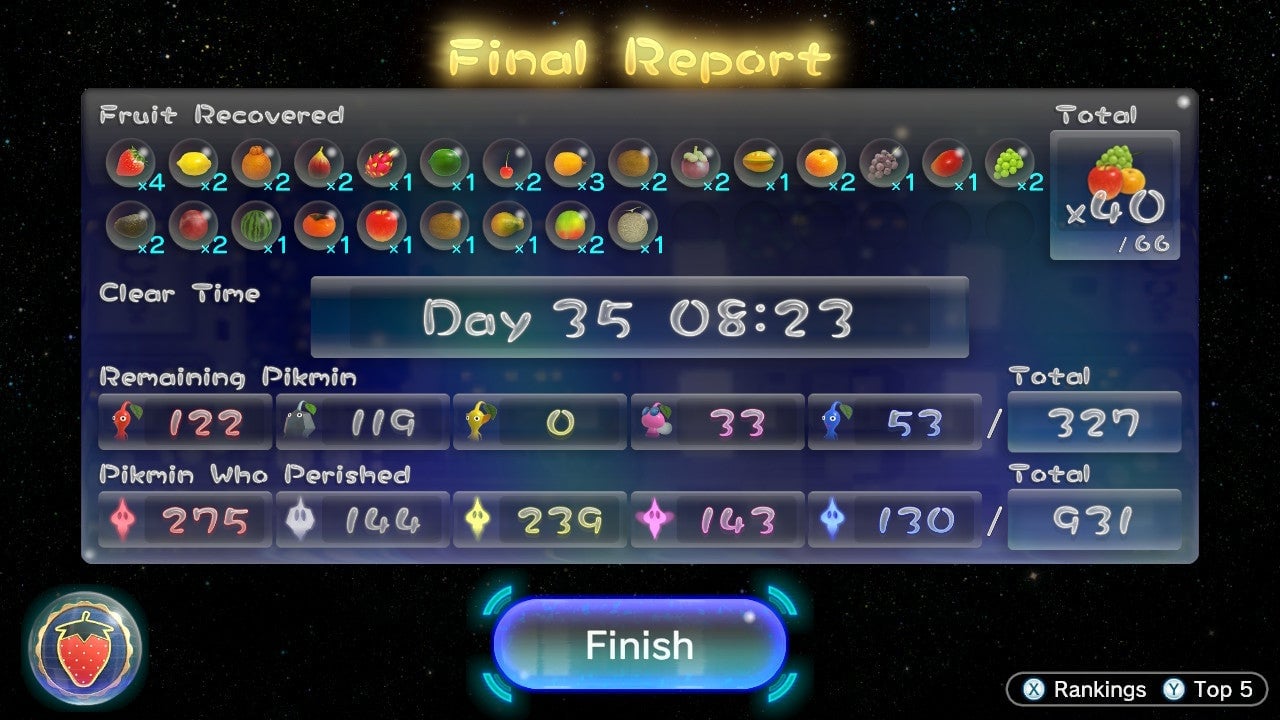Click the watermelon icon in the second row
The width and height of the screenshot is (1280, 720).
tap(258, 225)
